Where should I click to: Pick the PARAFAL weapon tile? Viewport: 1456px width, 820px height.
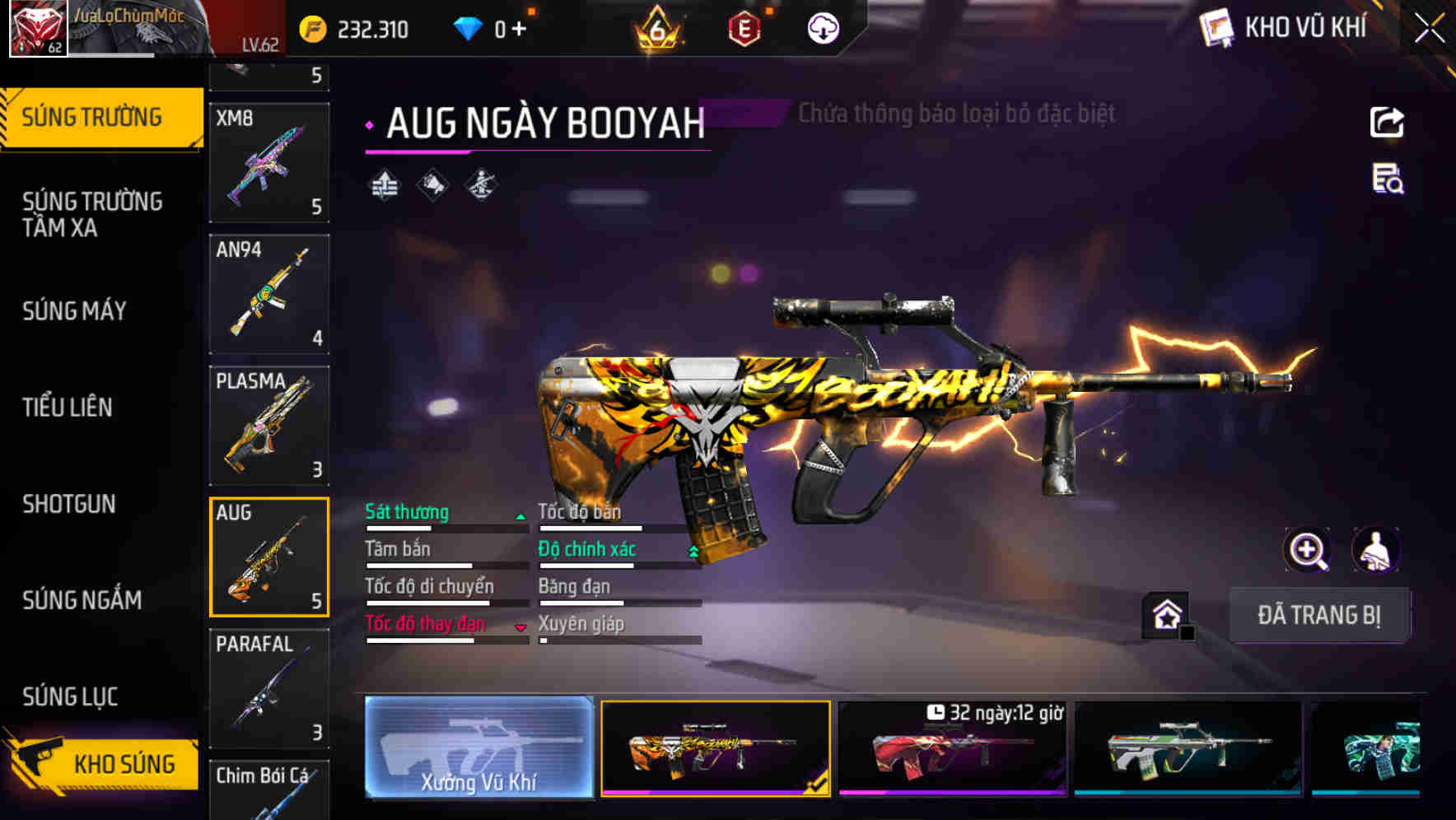pos(269,688)
